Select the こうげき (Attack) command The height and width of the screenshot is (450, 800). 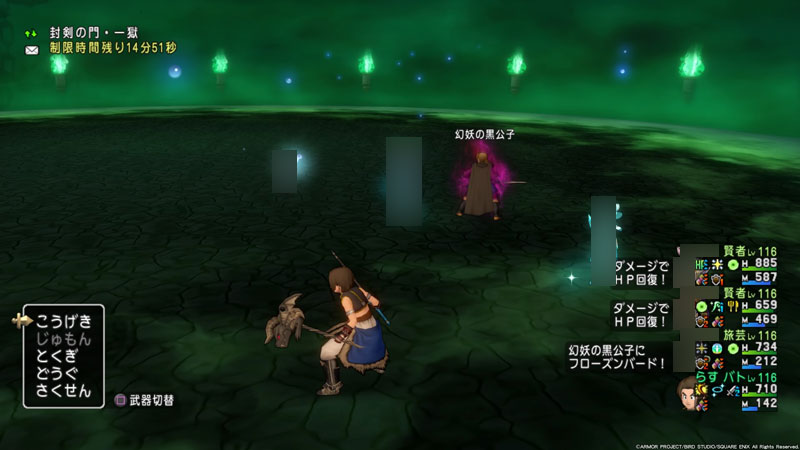[x=64, y=321]
